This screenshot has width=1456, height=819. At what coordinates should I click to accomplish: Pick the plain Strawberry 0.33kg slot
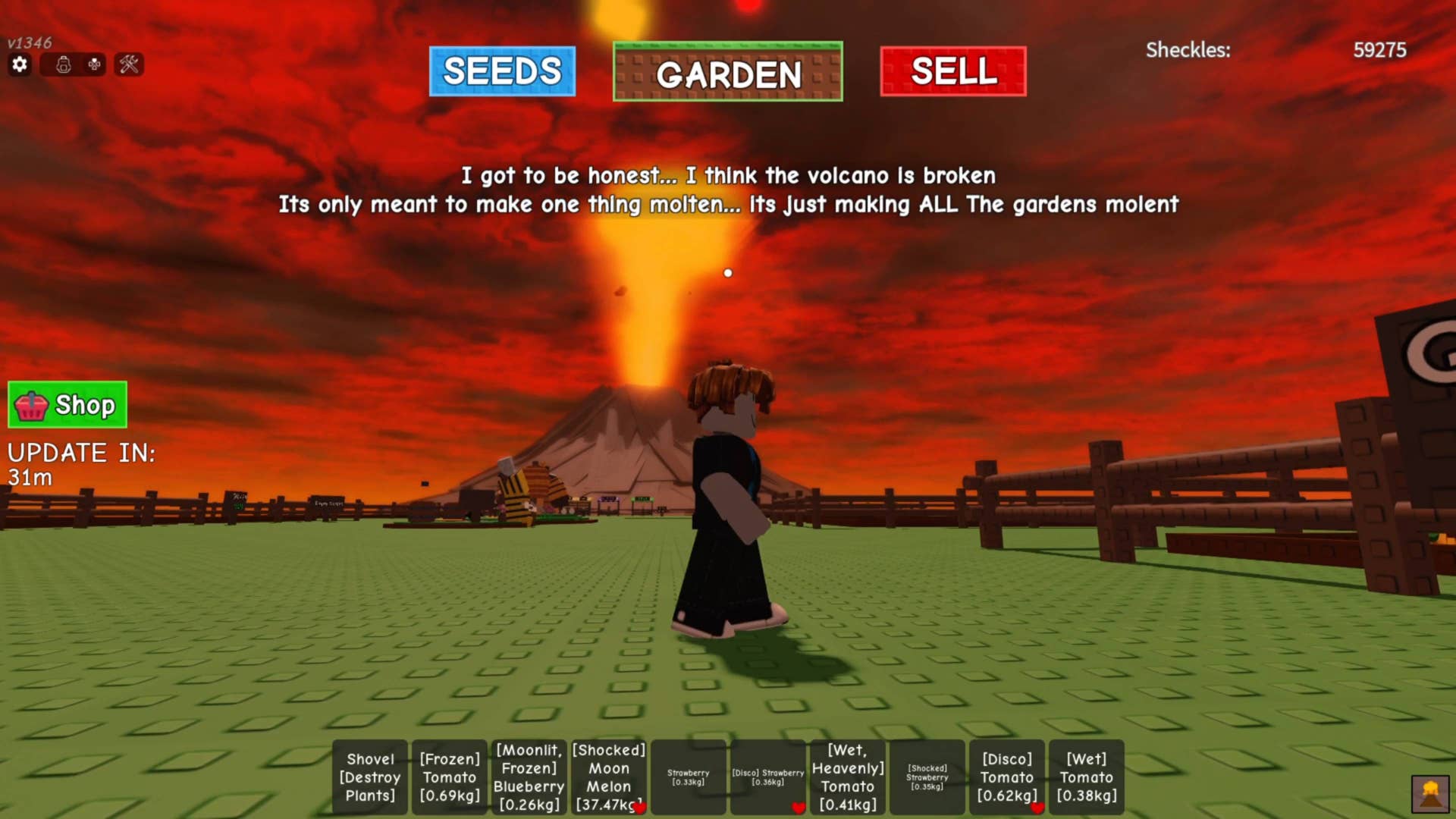pos(689,777)
